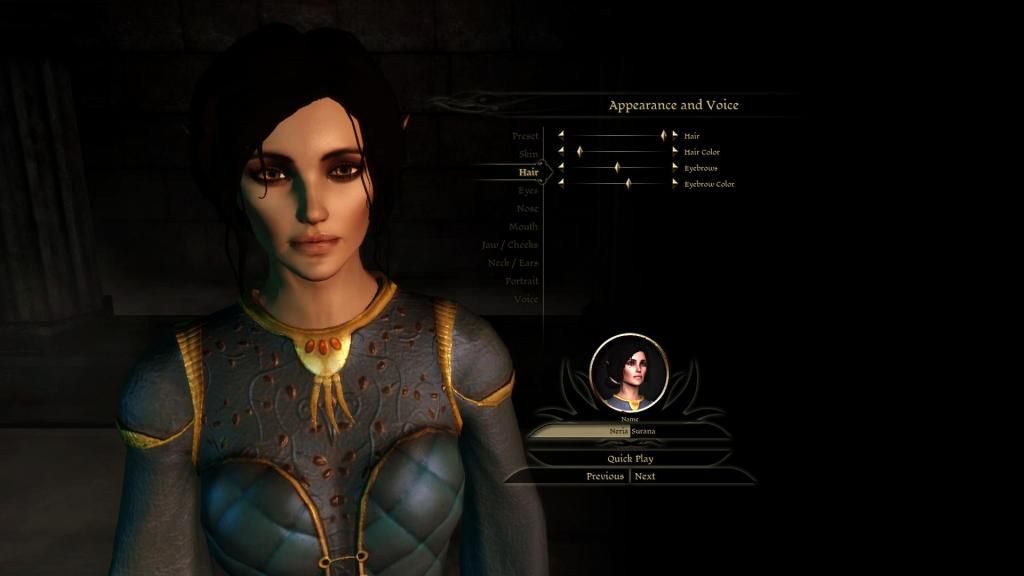The width and height of the screenshot is (1024, 576).
Task: Click the left arrow of Hair Color
Action: coord(561,152)
